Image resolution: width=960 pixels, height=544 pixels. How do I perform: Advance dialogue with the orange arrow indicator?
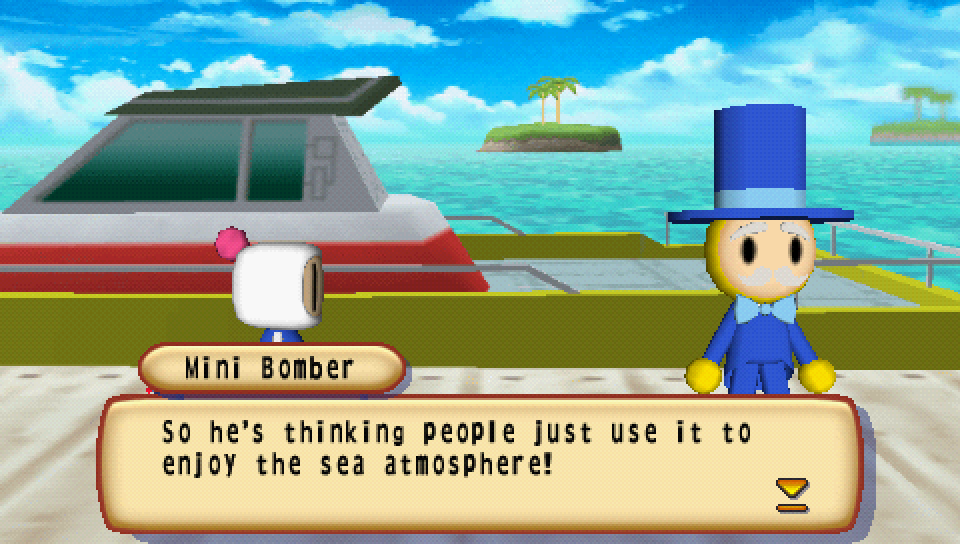[x=792, y=494]
